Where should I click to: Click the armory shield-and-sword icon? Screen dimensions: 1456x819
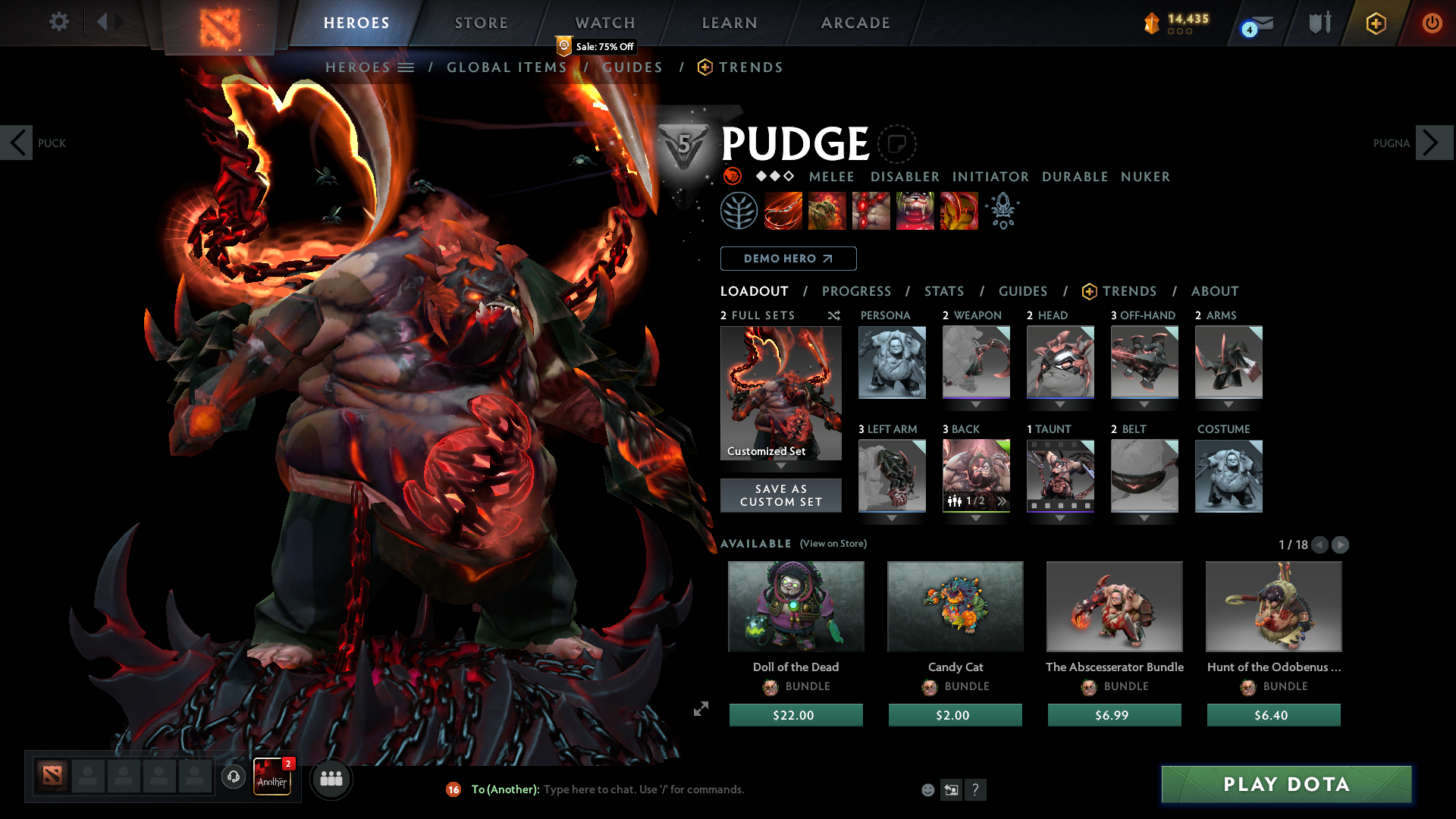[x=1319, y=23]
